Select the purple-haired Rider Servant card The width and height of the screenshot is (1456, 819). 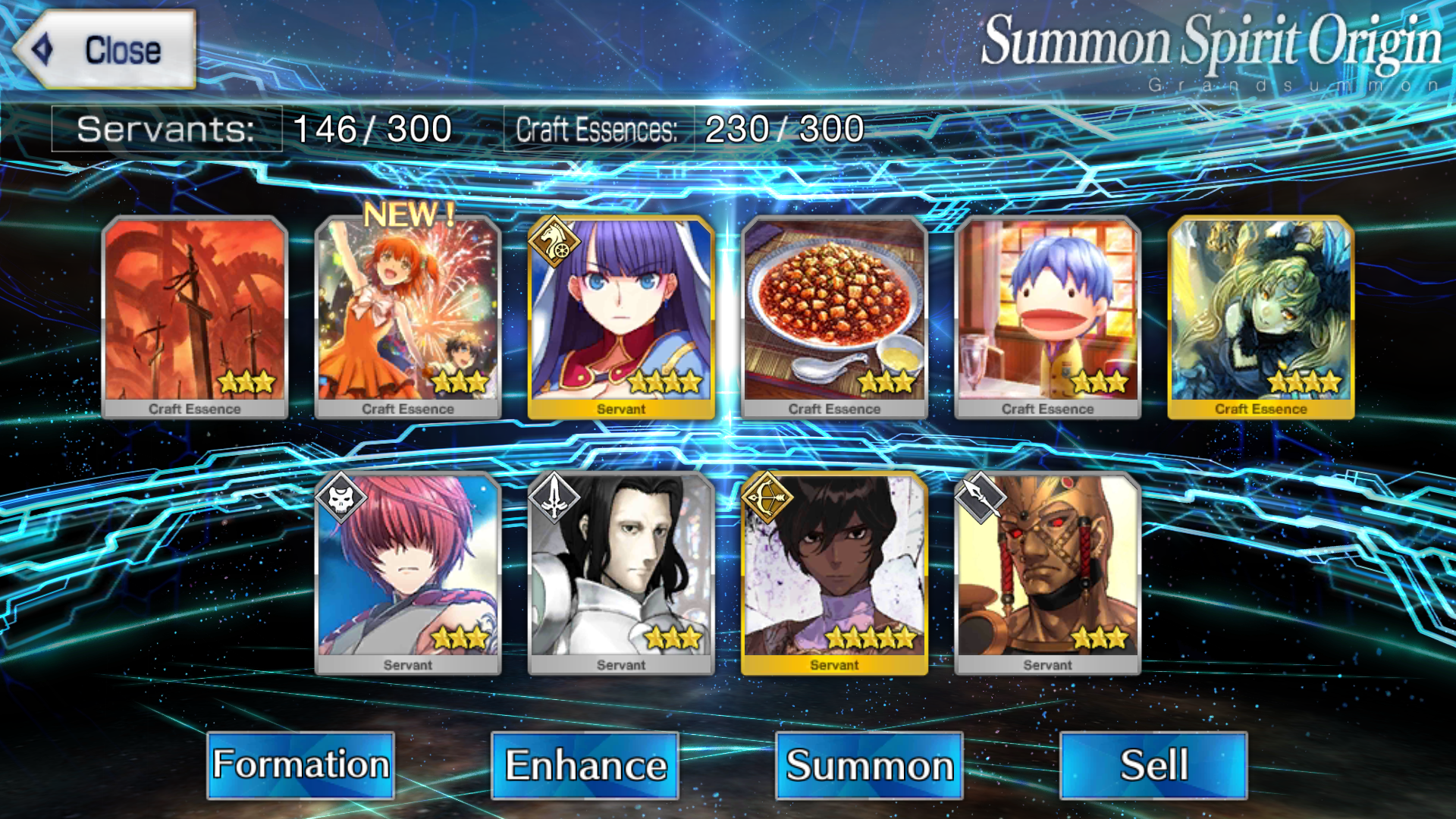(621, 317)
